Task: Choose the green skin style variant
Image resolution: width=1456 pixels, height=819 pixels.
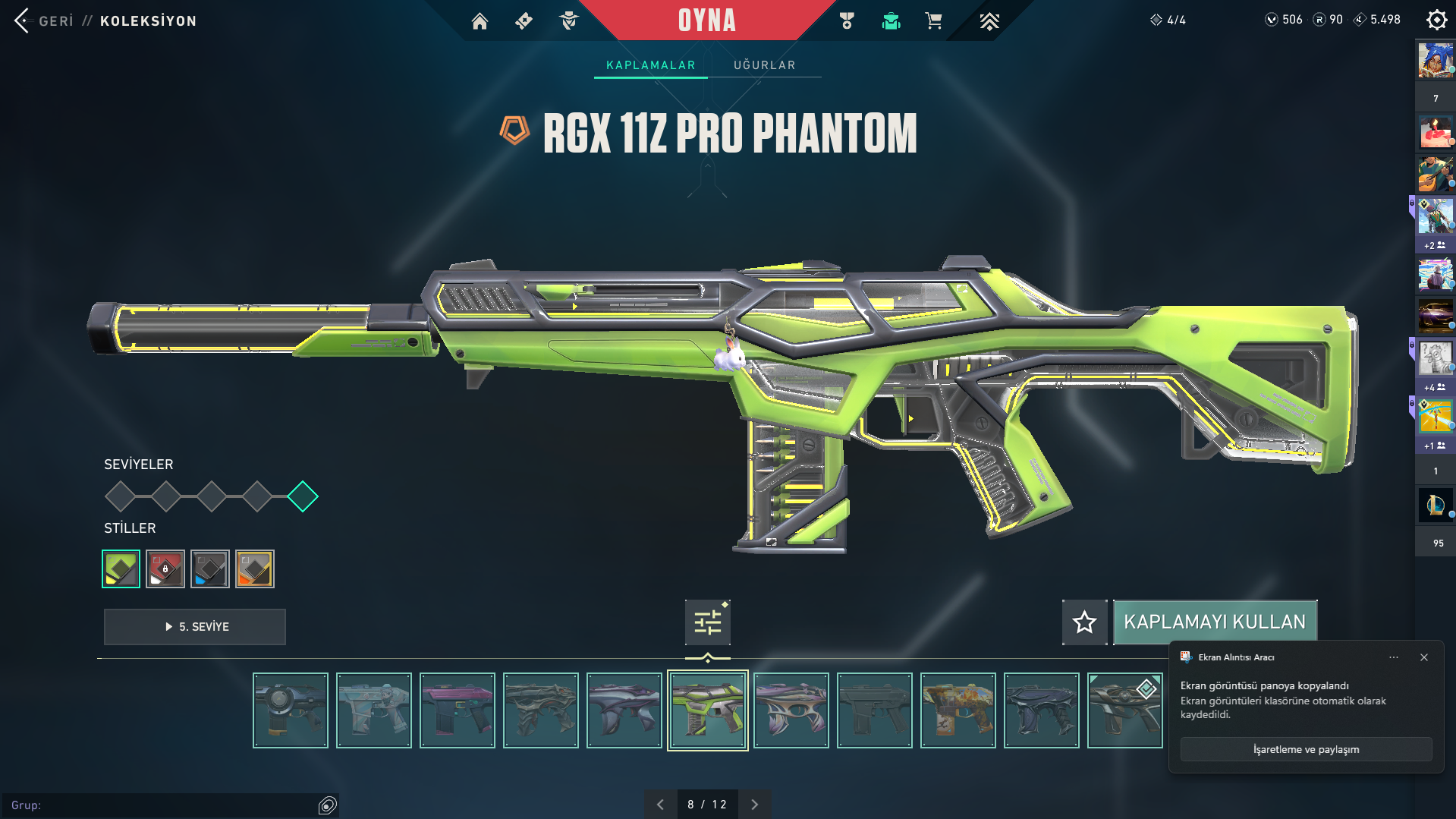Action: [x=121, y=569]
